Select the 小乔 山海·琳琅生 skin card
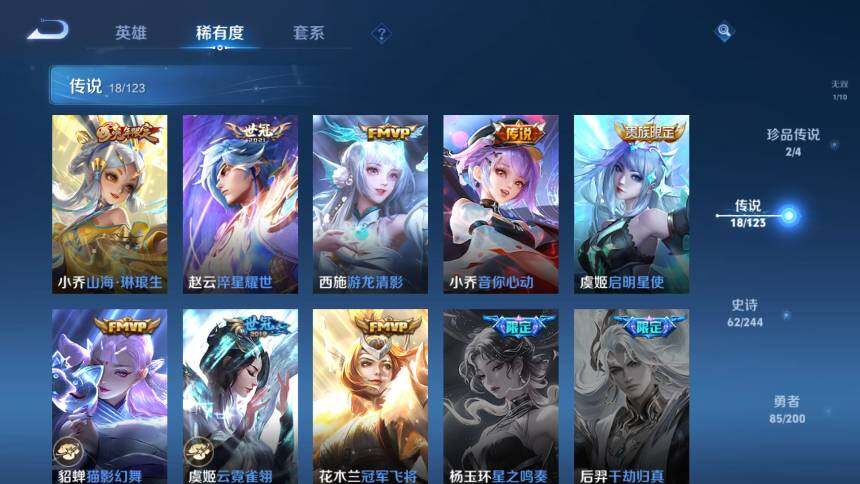This screenshot has width=860, height=484. coord(110,204)
